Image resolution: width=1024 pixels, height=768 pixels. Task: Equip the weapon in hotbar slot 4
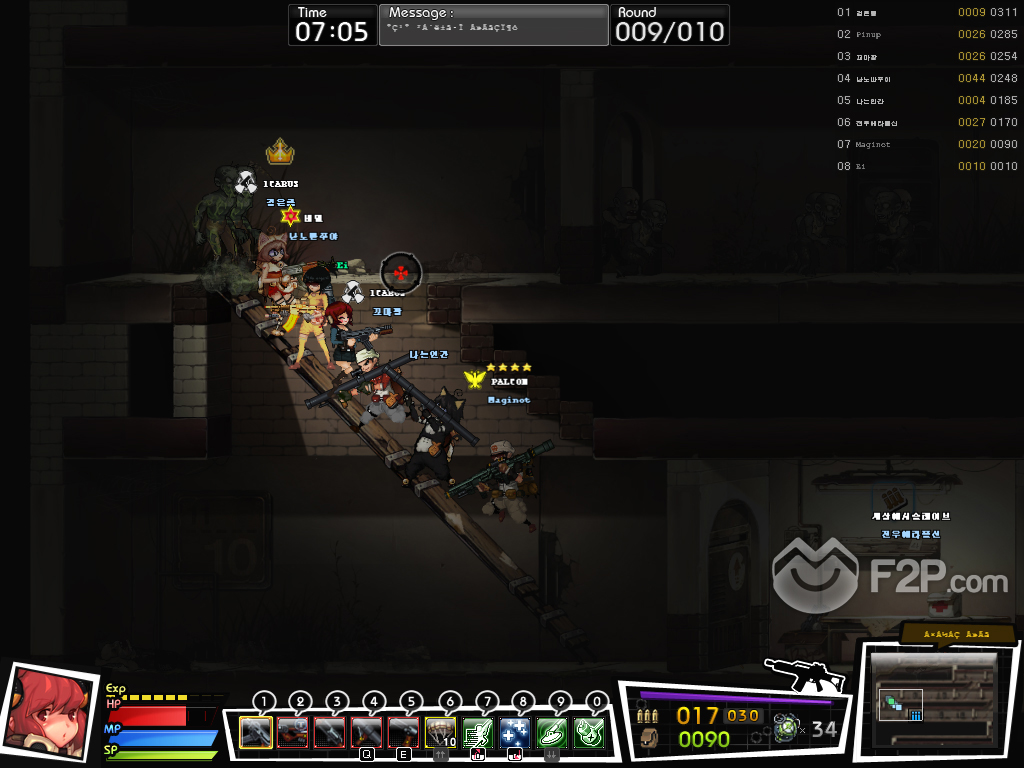pyautogui.click(x=367, y=733)
